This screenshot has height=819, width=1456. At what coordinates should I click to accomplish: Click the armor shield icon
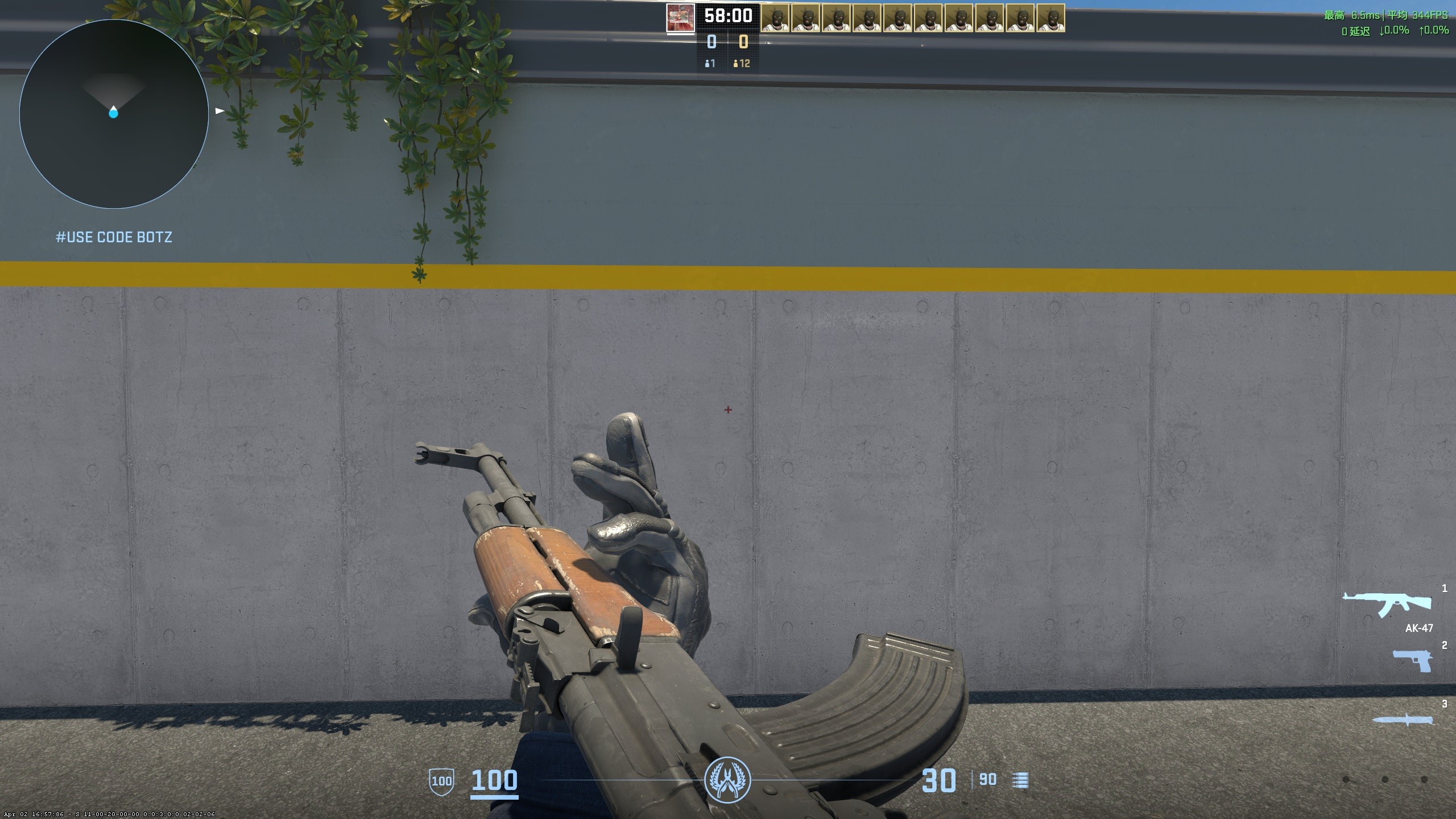[x=441, y=781]
